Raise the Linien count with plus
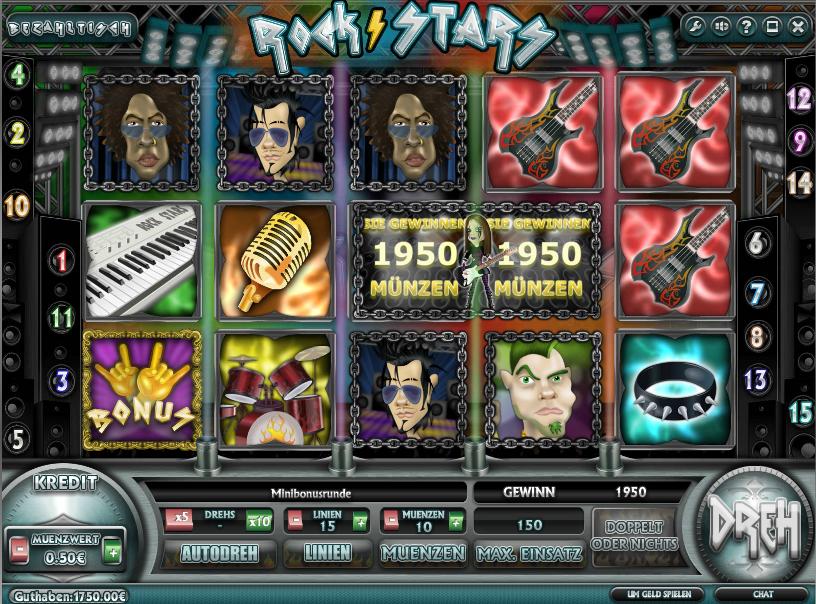The image size is (816, 604). pos(359,520)
